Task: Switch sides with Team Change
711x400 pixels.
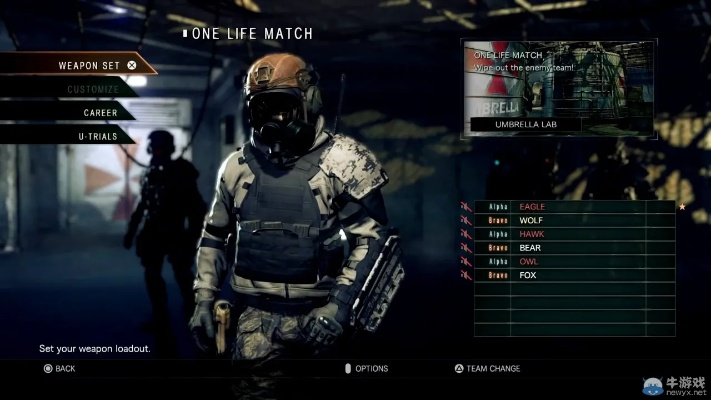Action: point(487,369)
